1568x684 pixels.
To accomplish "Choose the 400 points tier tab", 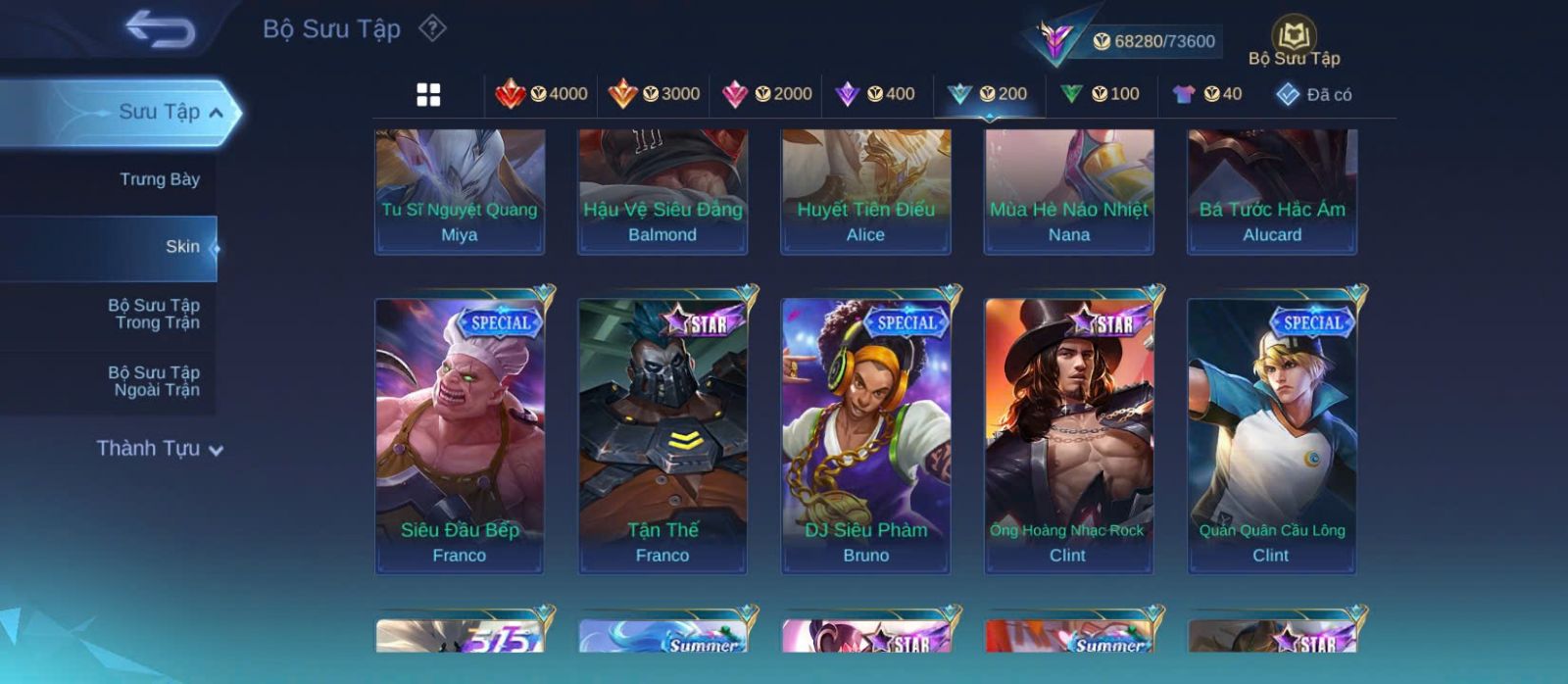I will pyautogui.click(x=875, y=94).
